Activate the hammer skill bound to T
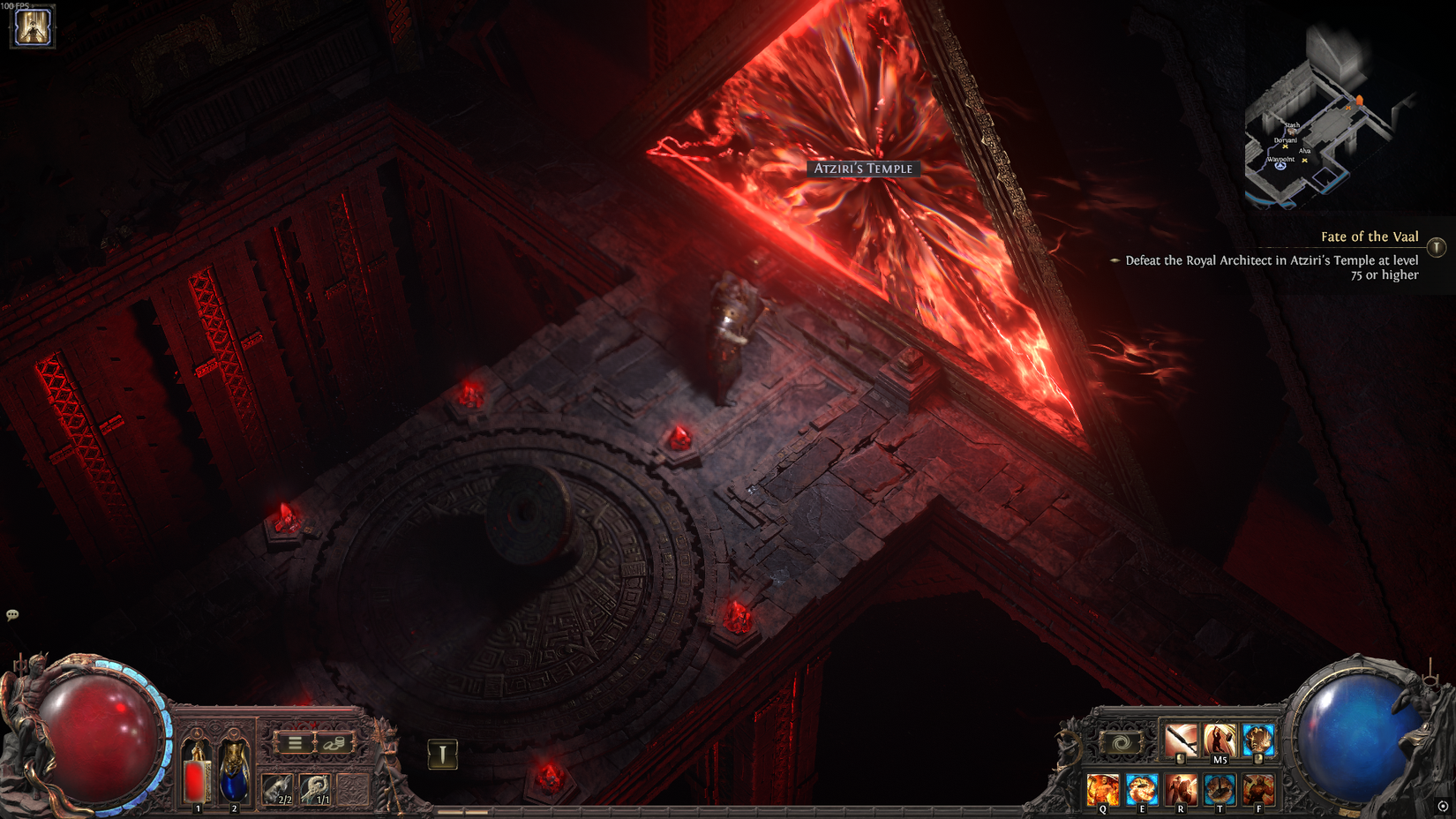 point(1220,789)
